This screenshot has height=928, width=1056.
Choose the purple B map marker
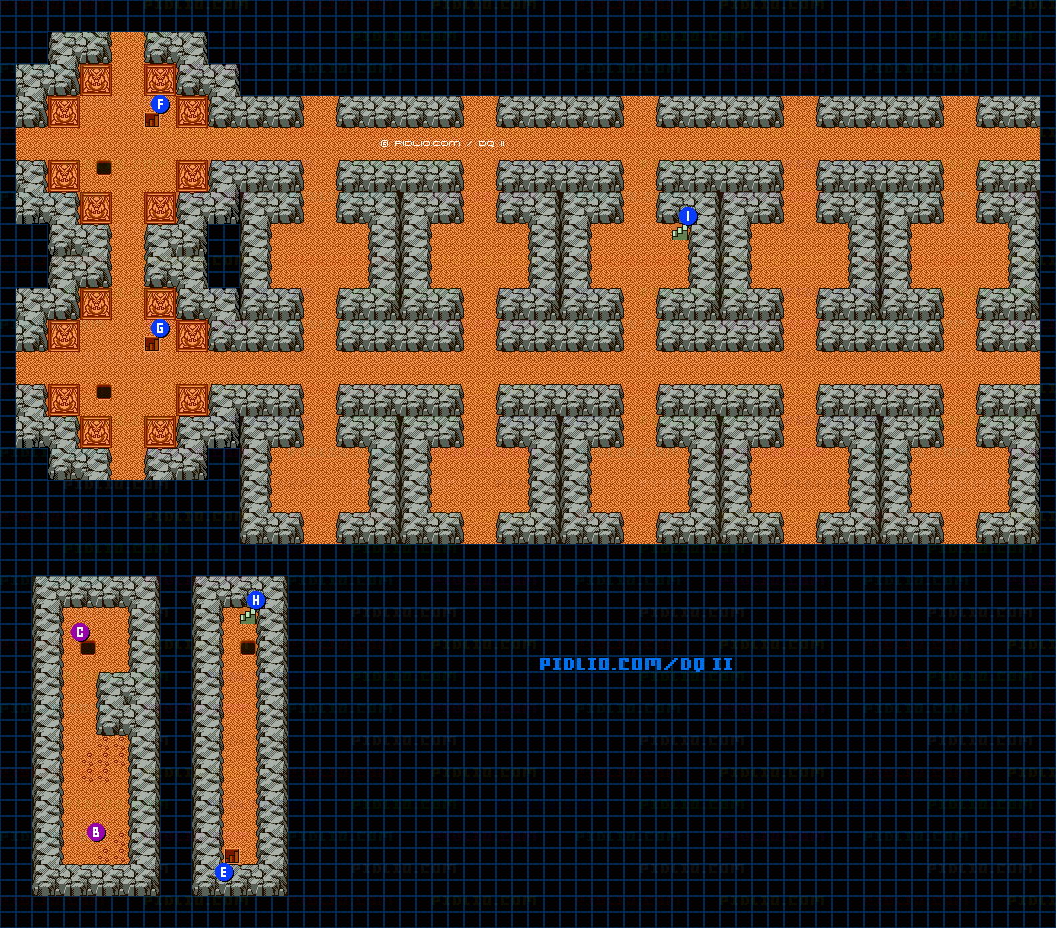[x=96, y=832]
